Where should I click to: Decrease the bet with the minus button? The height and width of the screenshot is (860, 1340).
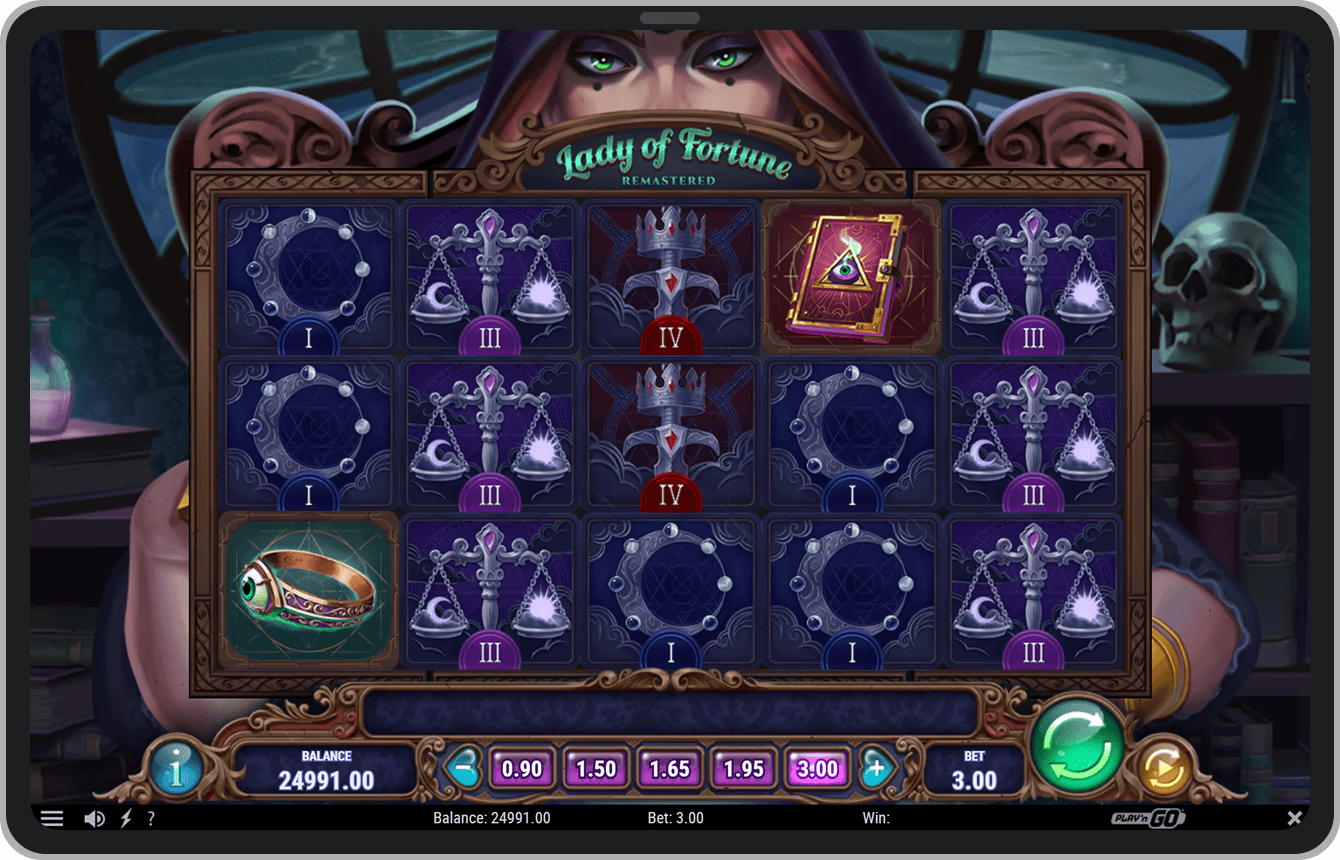coord(462,769)
